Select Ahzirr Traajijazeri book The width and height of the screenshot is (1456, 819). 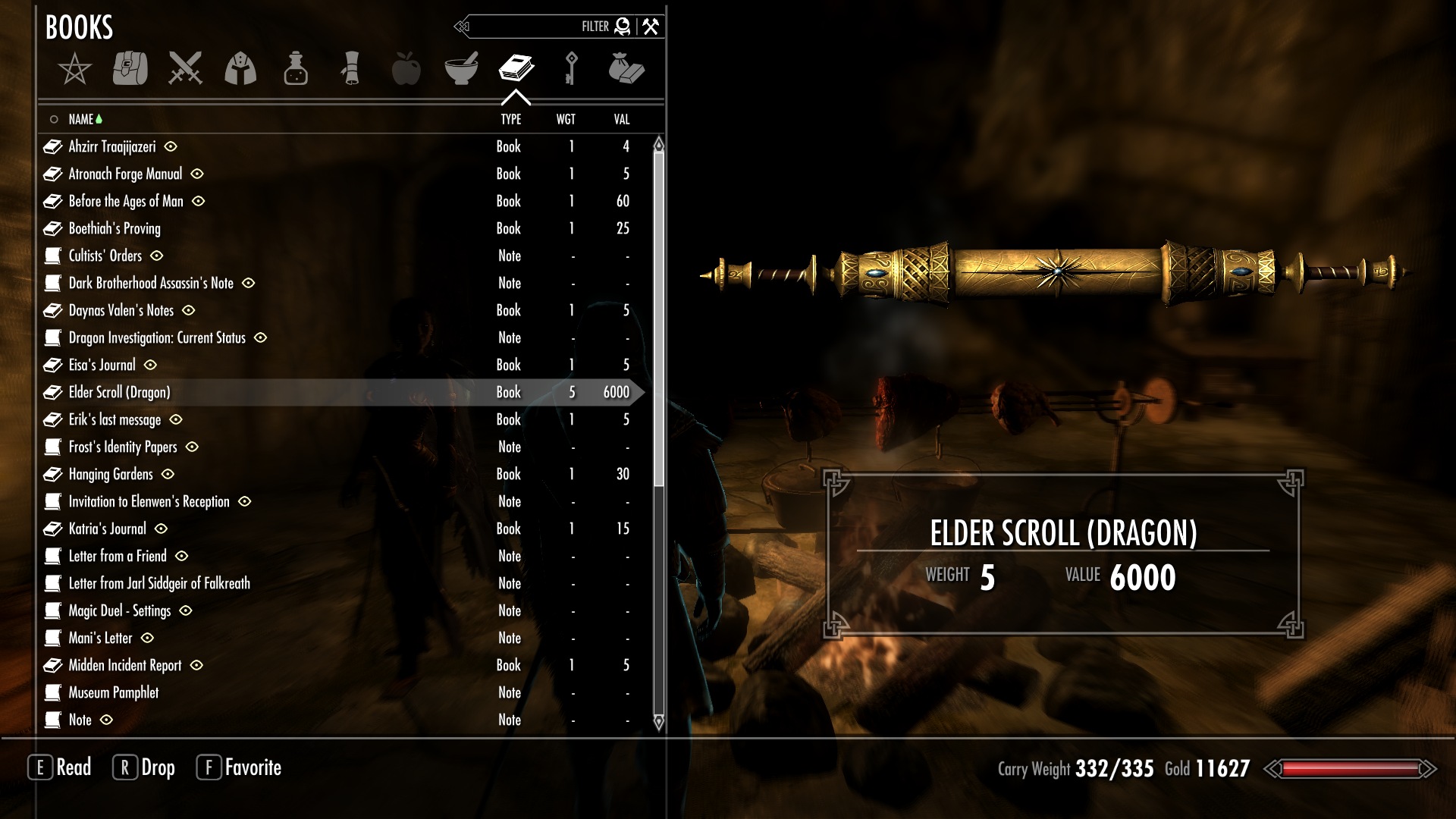tap(112, 146)
